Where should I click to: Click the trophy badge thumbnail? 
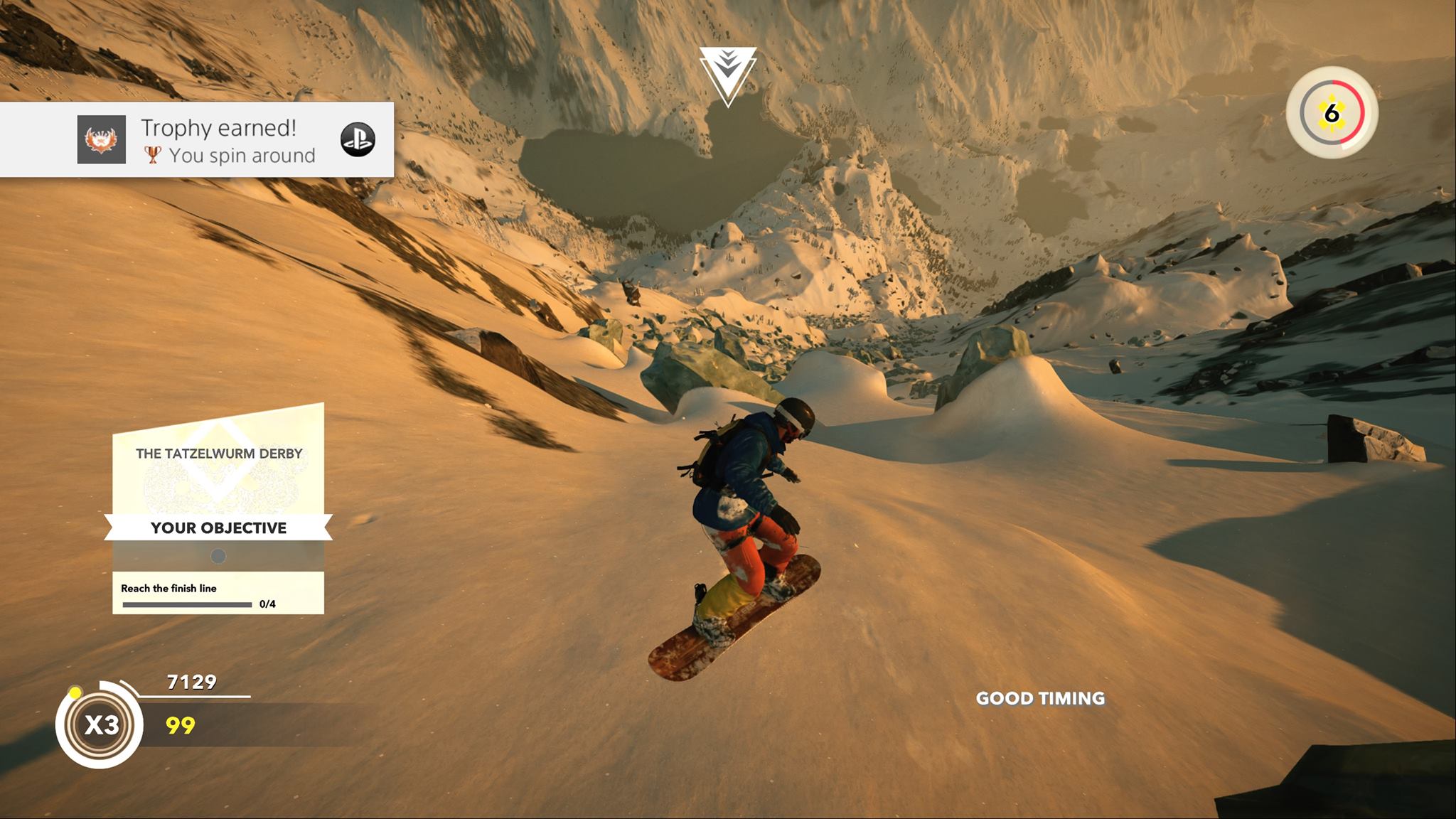[x=102, y=139]
